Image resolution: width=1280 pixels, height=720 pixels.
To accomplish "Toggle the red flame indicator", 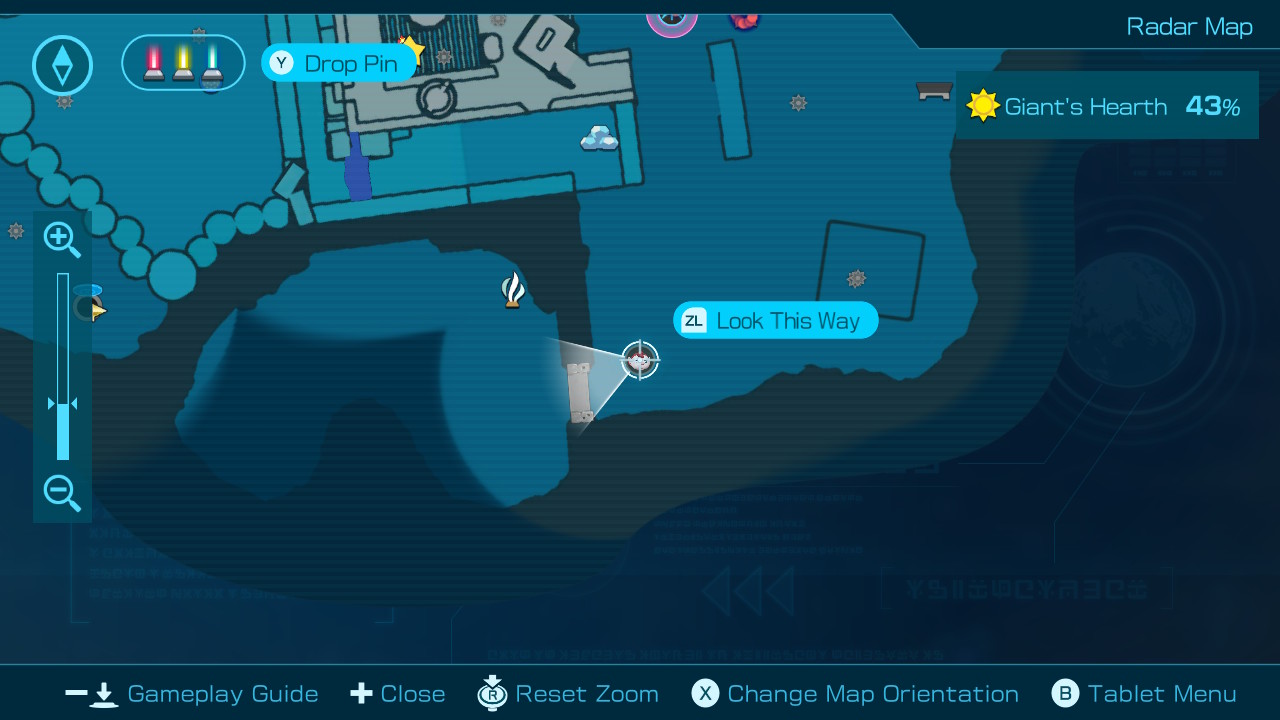I will click(x=152, y=62).
